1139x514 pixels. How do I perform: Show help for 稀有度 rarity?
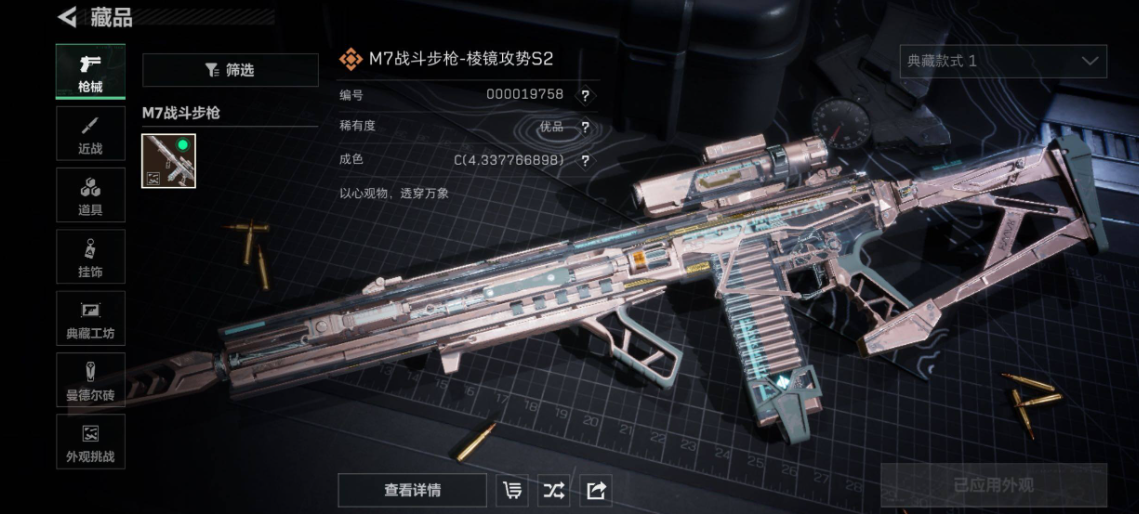[585, 127]
